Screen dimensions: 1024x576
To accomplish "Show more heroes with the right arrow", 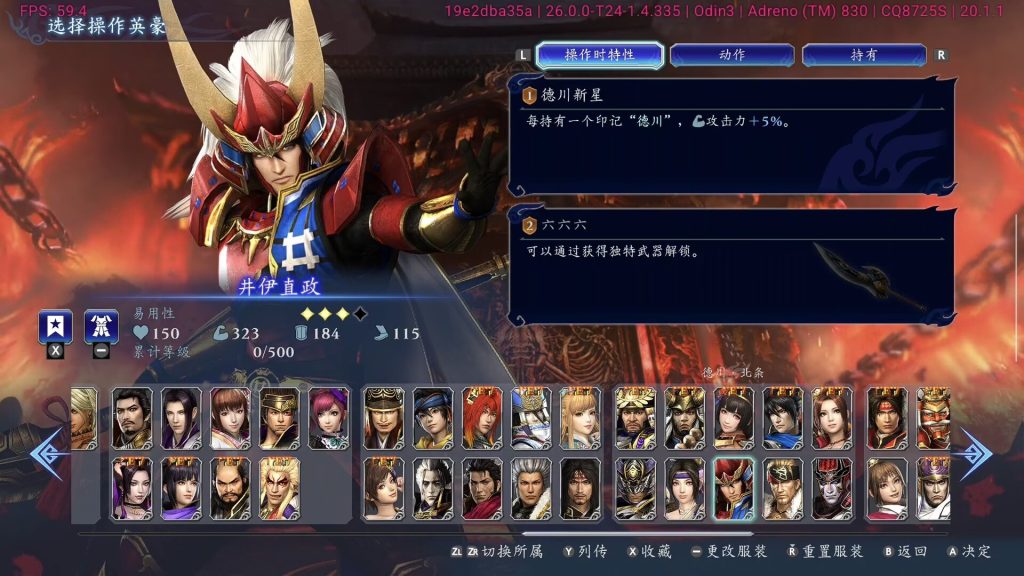I will pyautogui.click(x=973, y=454).
